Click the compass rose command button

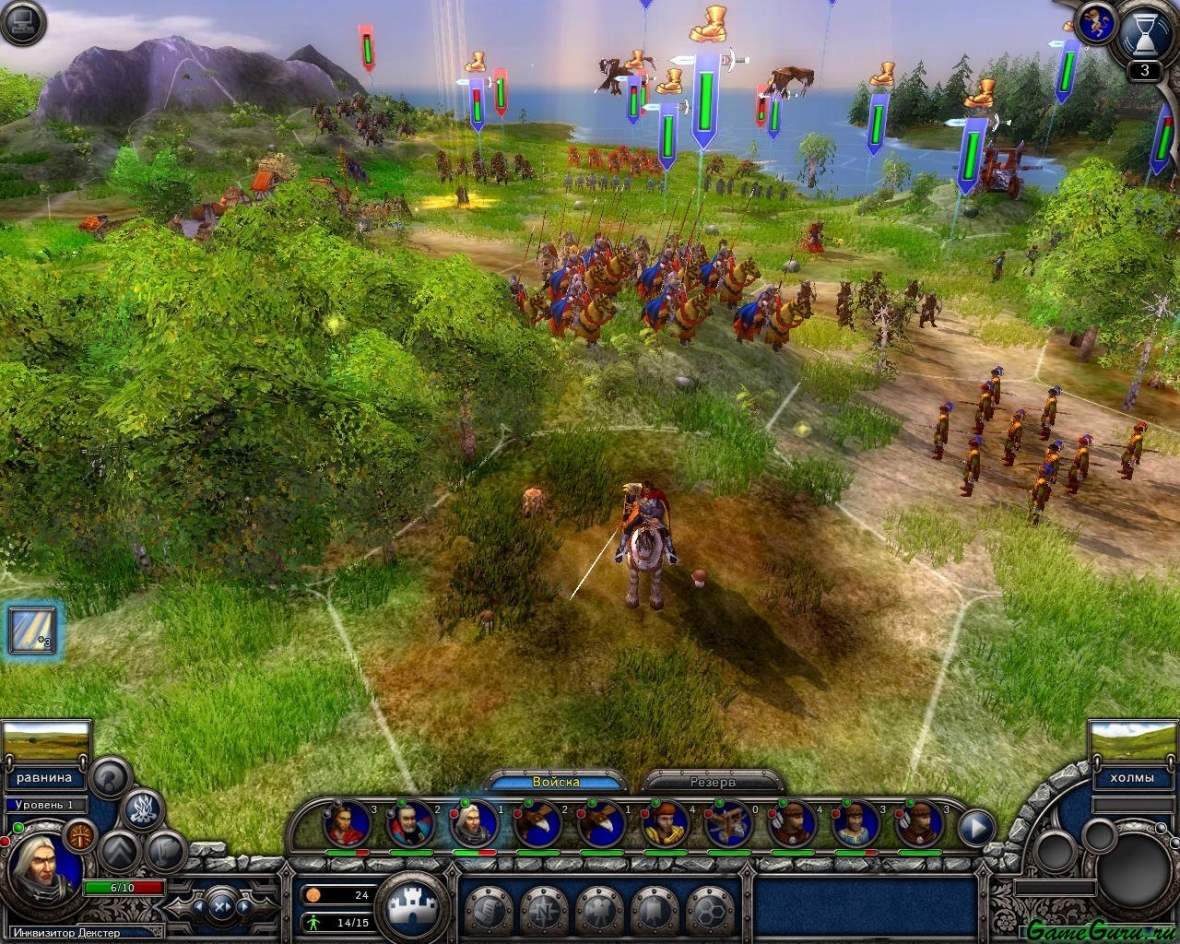click(544, 910)
